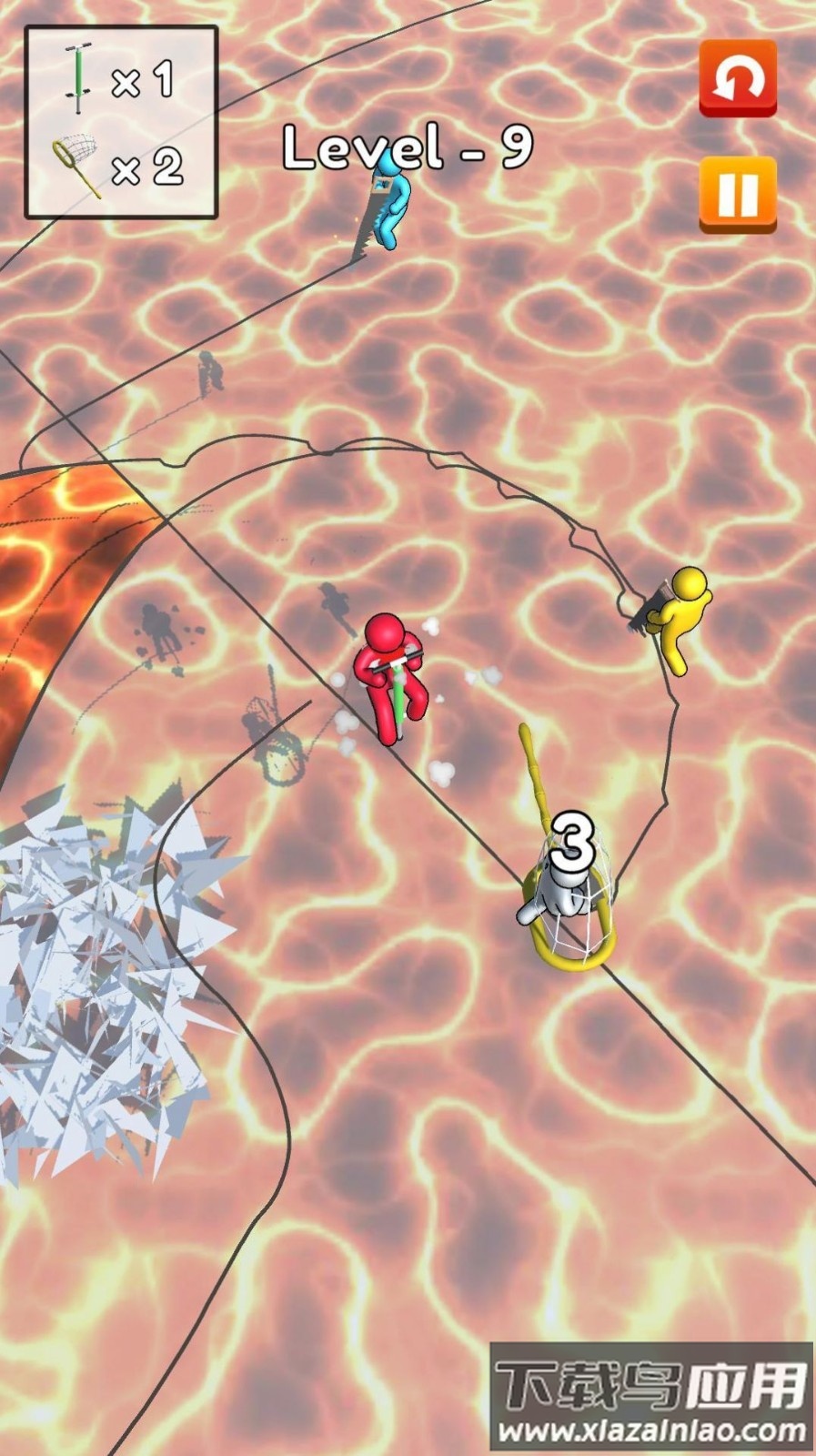The image size is (816, 1456).
Task: Pause the game with the orange button
Action: click(x=737, y=193)
